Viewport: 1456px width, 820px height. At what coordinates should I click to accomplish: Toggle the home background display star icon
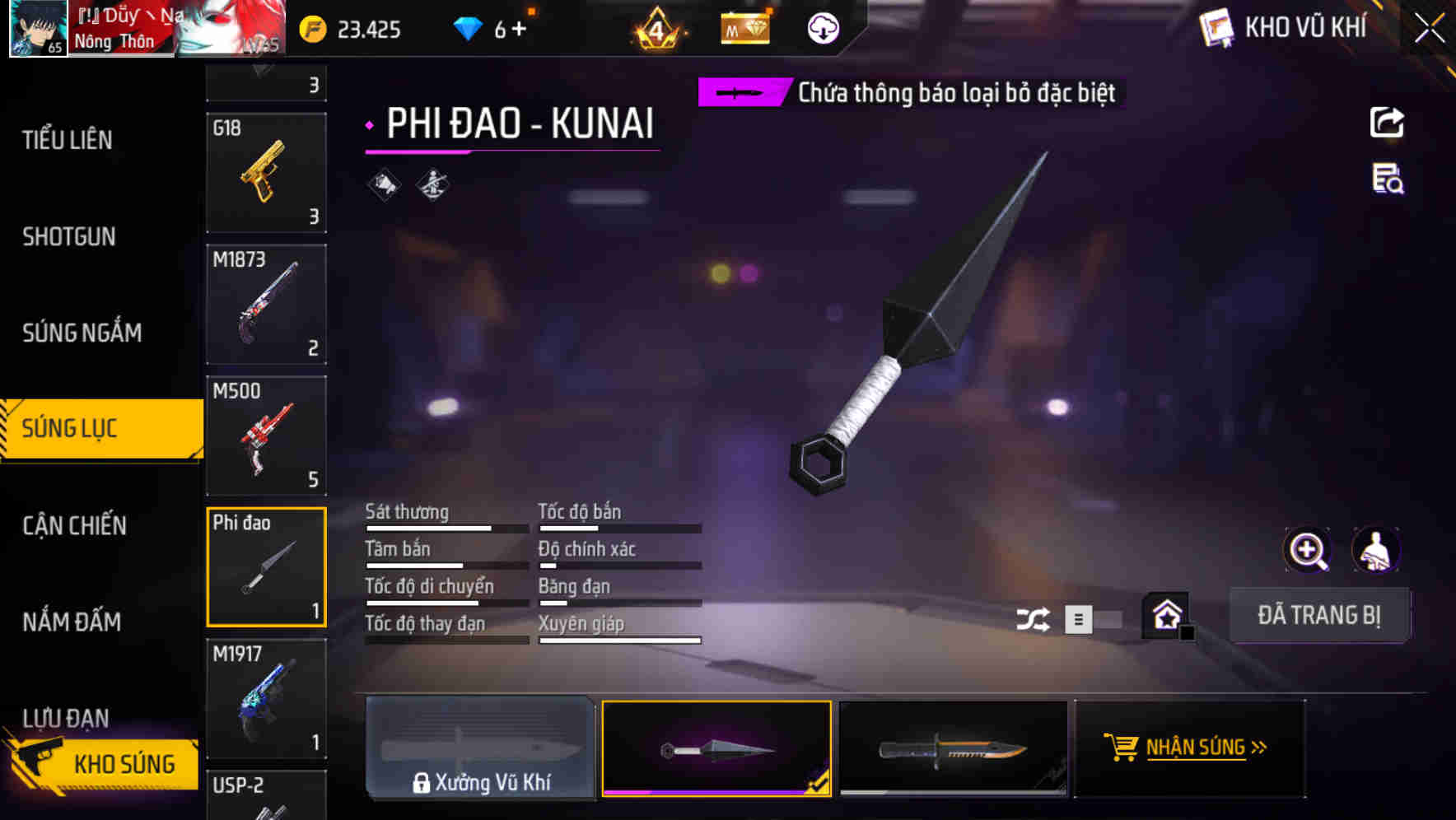pyautogui.click(x=1166, y=615)
